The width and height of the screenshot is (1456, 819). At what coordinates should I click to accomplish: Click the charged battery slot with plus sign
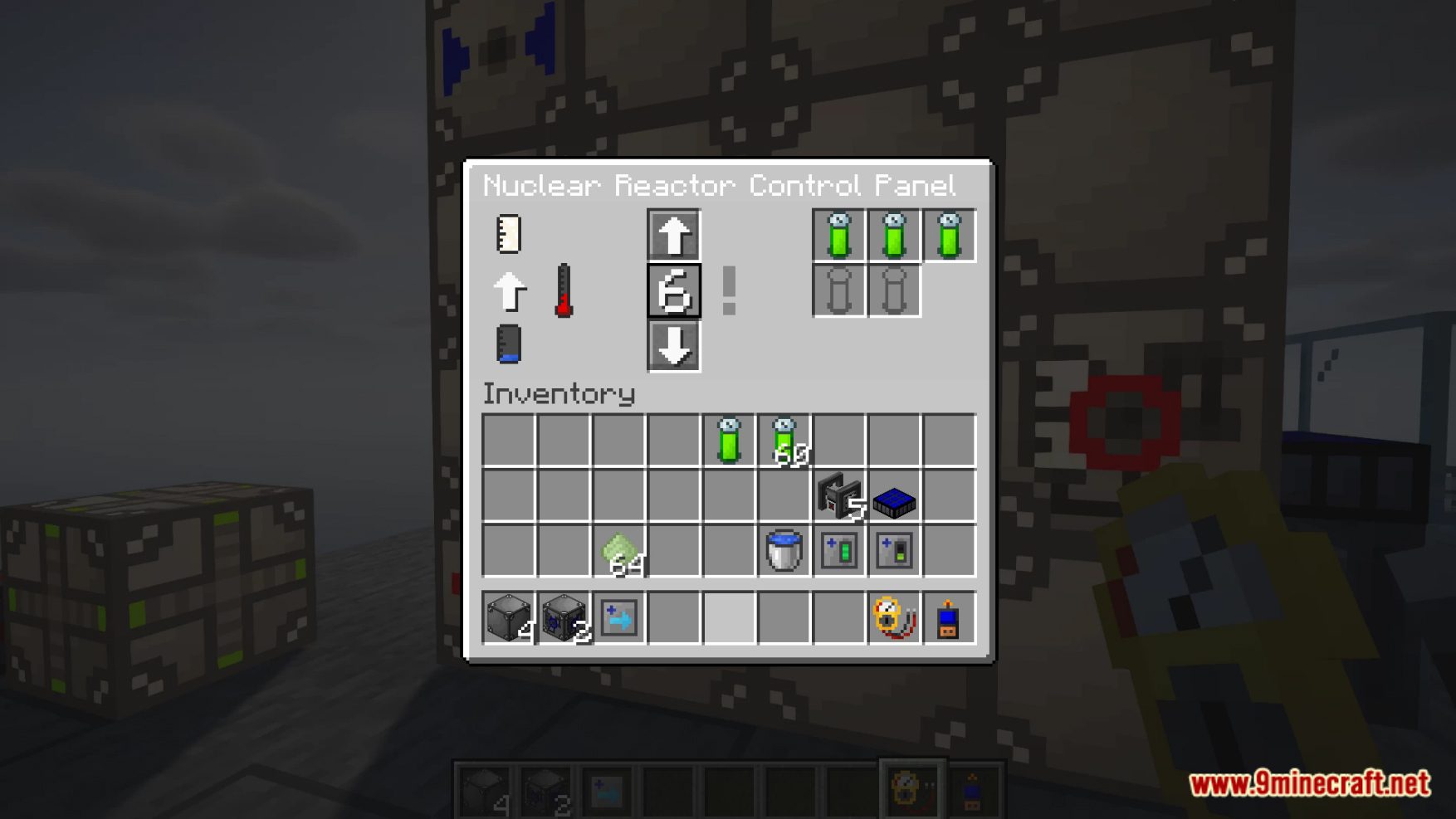(x=840, y=549)
